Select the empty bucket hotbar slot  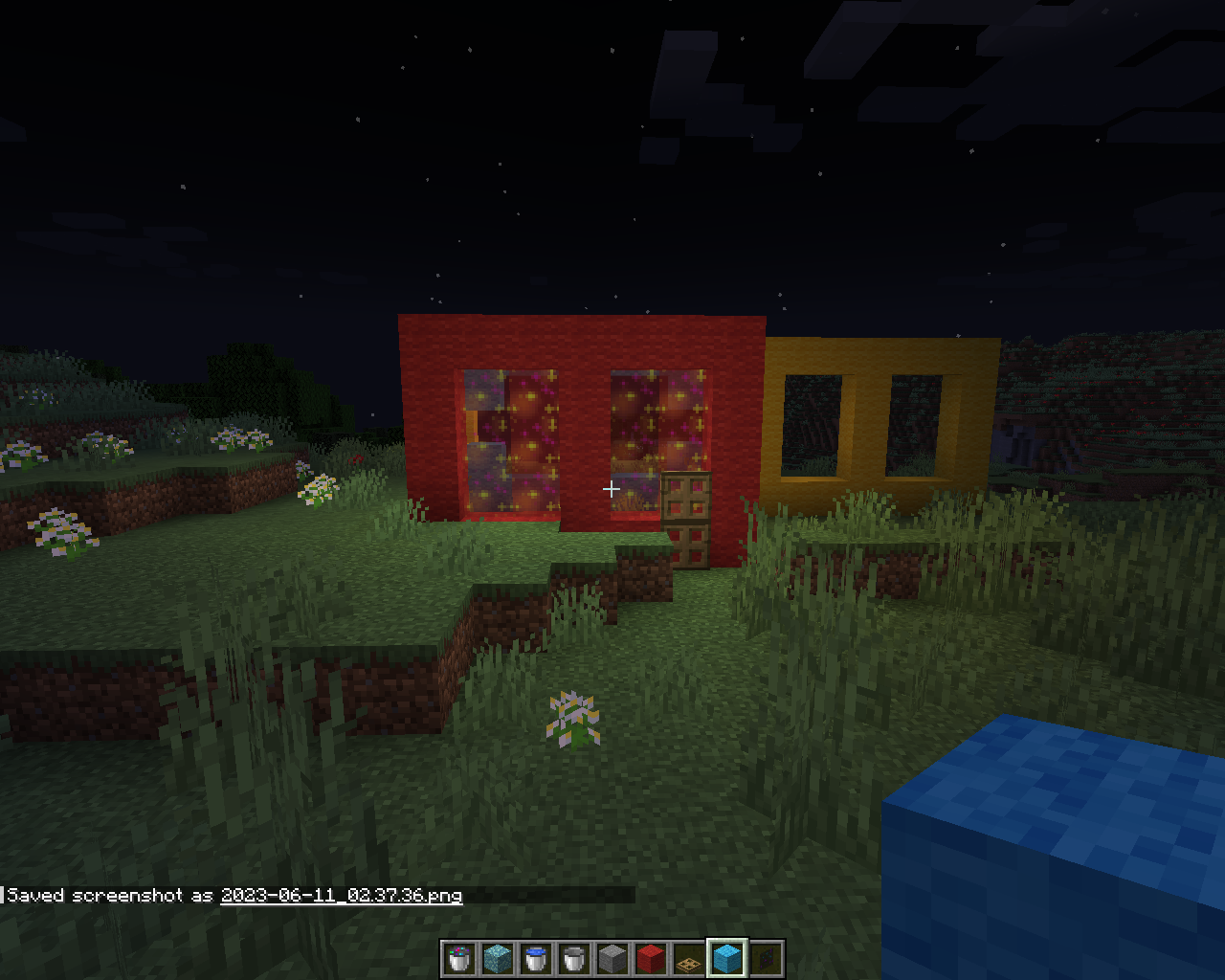[x=573, y=959]
